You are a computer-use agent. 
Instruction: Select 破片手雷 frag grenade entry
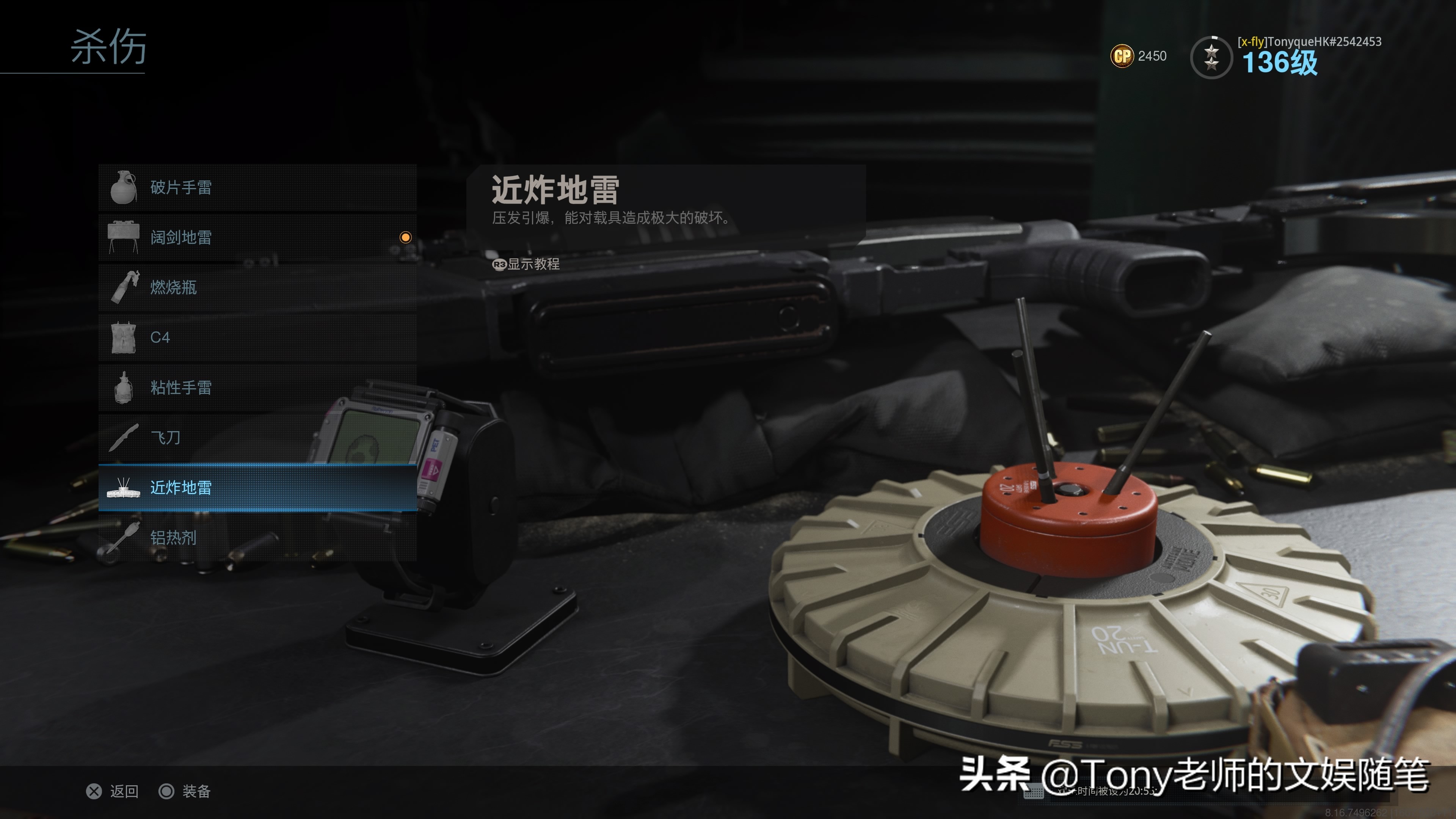[x=257, y=188]
